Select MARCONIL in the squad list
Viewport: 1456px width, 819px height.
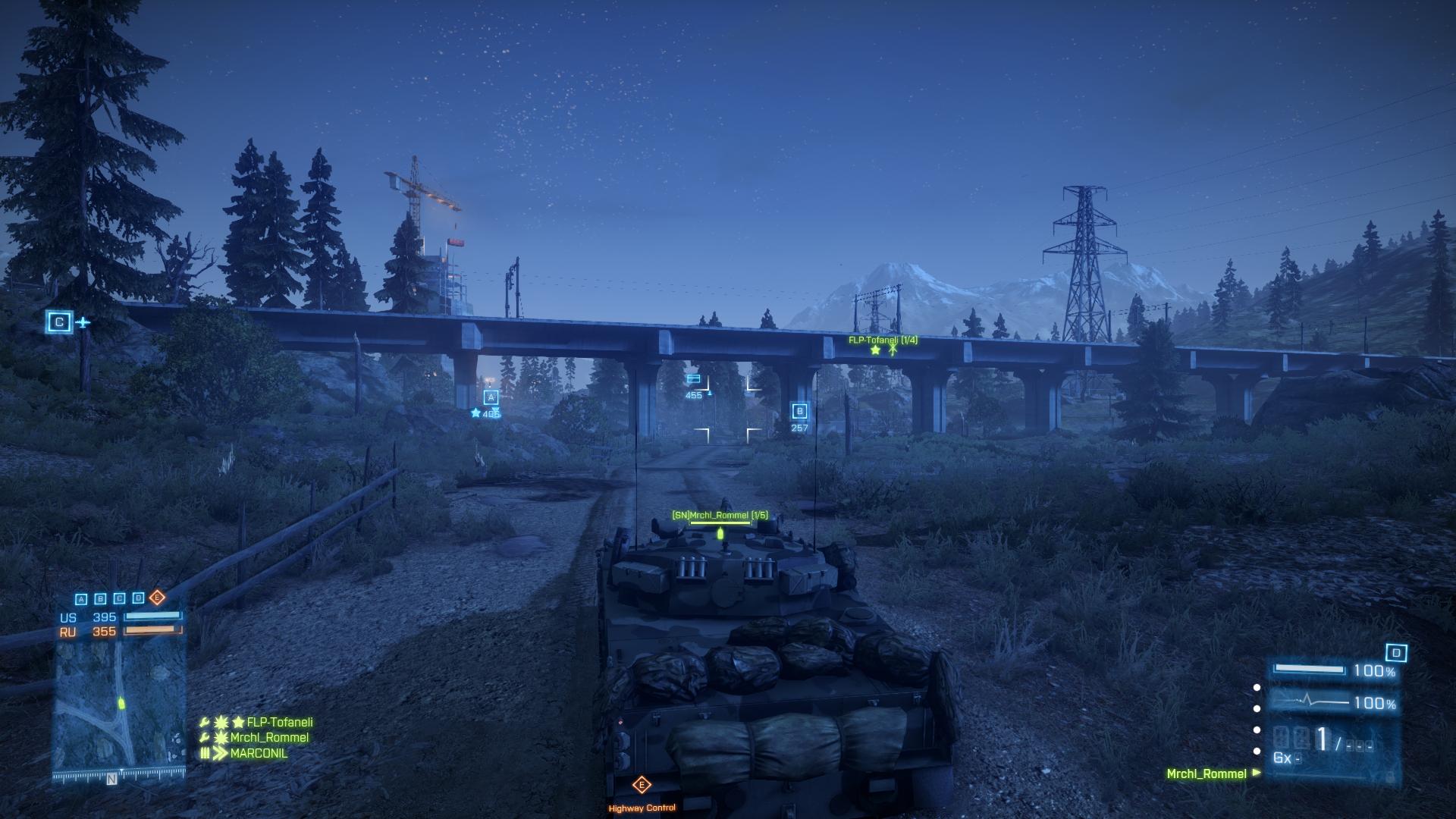pos(259,754)
